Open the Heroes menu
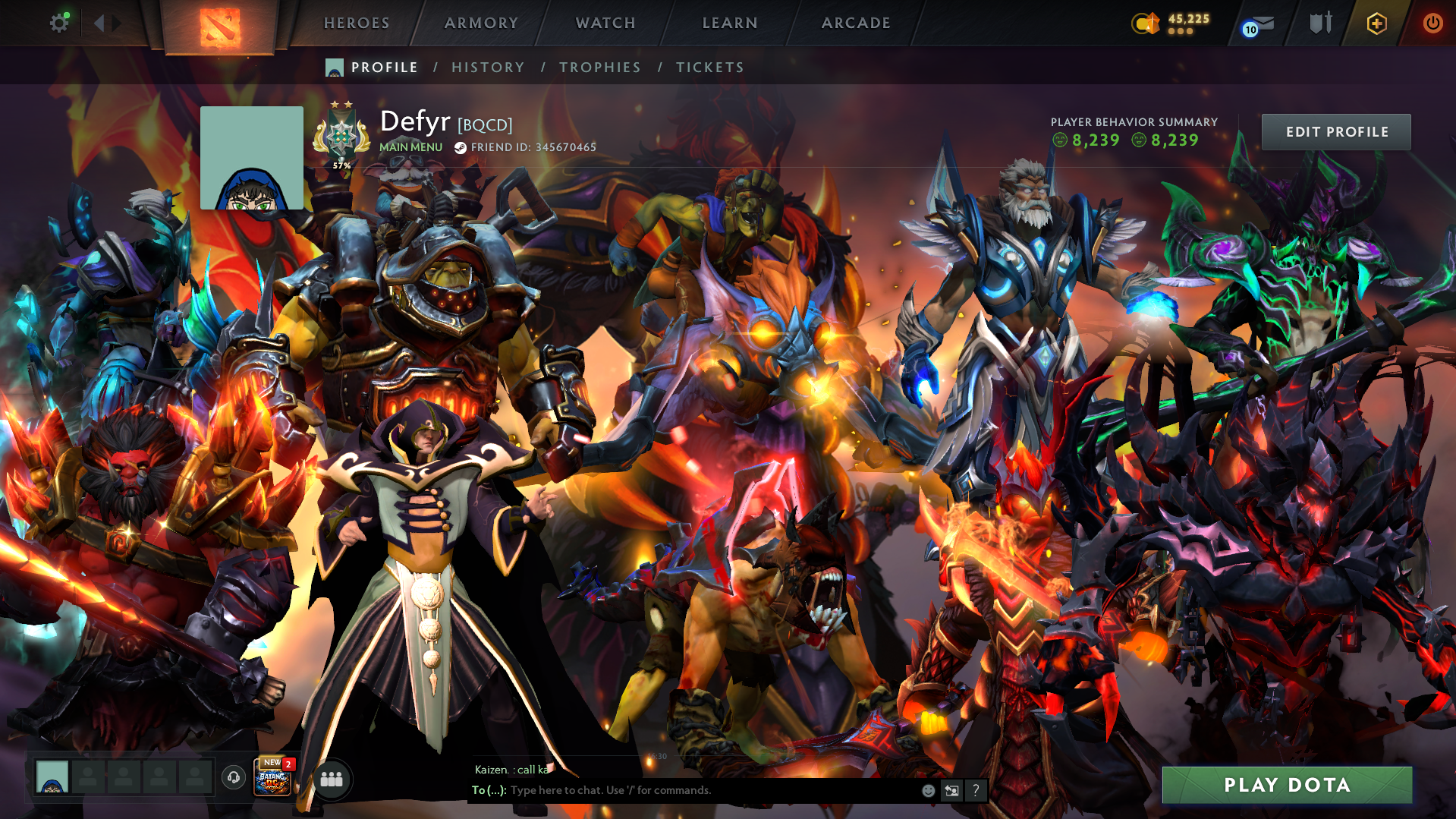This screenshot has width=1456, height=819. point(357,24)
